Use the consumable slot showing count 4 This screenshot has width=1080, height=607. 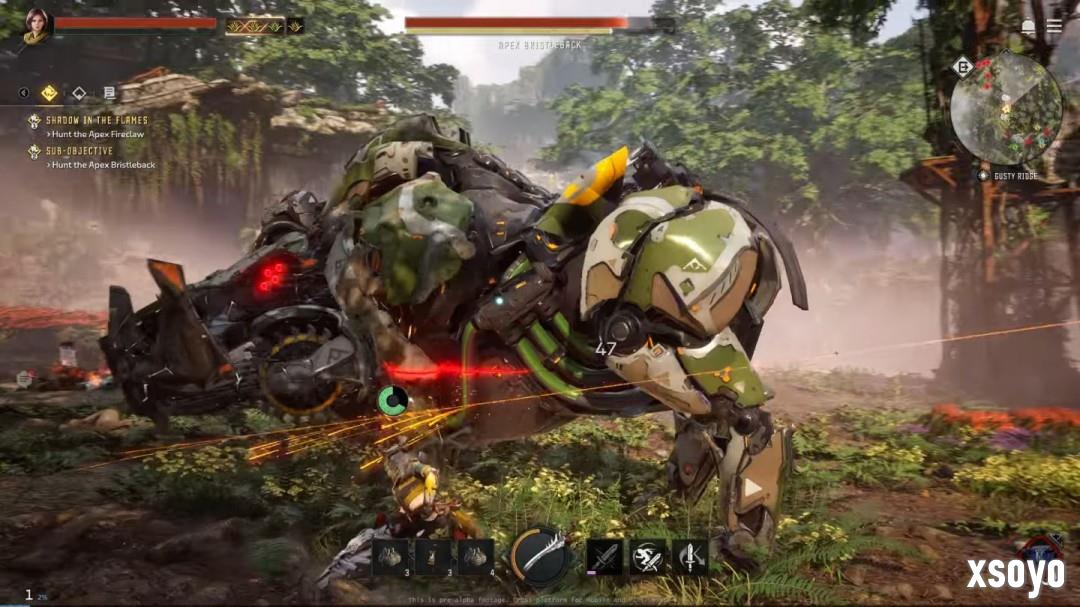pos(476,557)
